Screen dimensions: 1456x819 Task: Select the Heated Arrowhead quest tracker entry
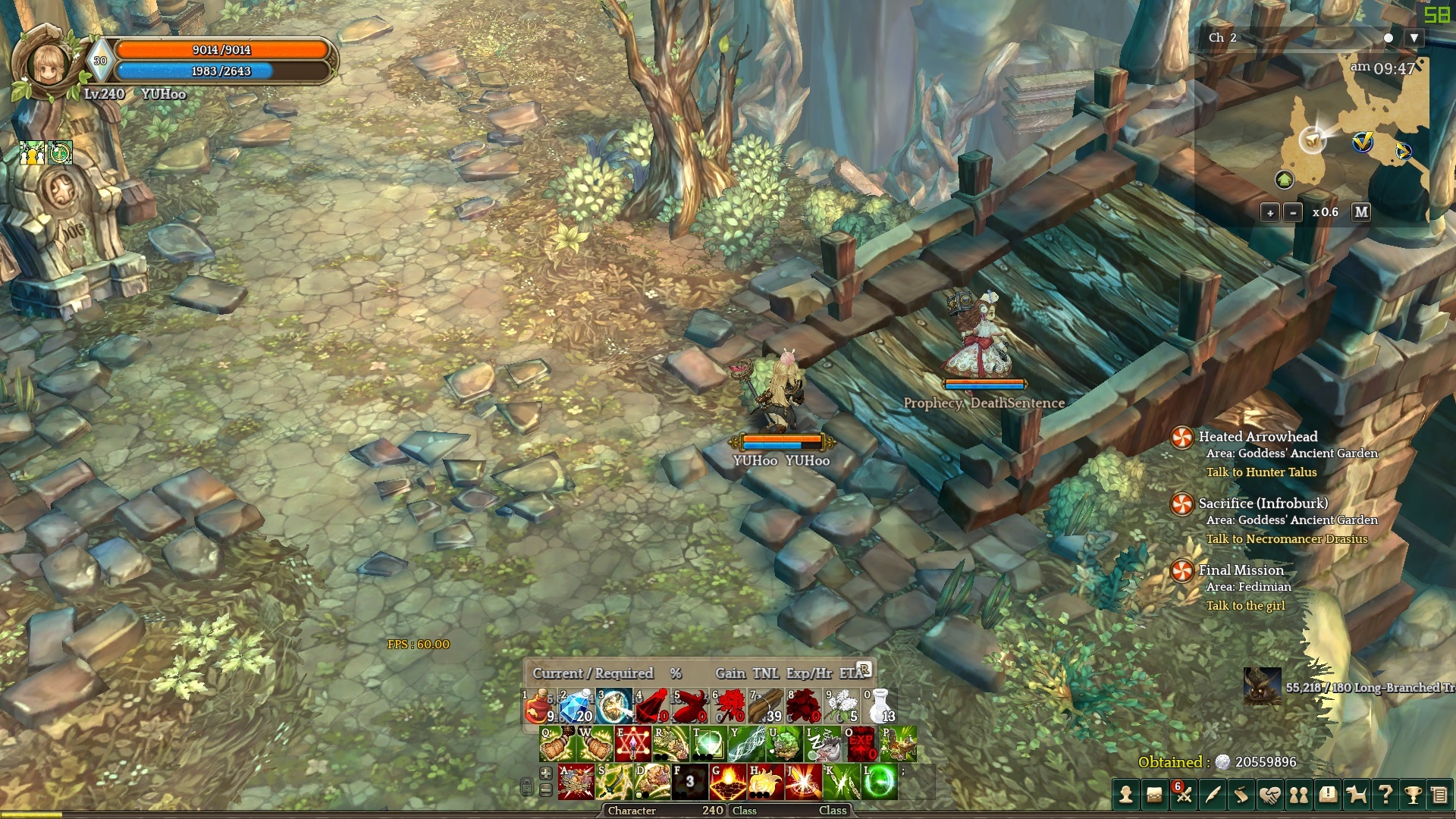(1257, 437)
